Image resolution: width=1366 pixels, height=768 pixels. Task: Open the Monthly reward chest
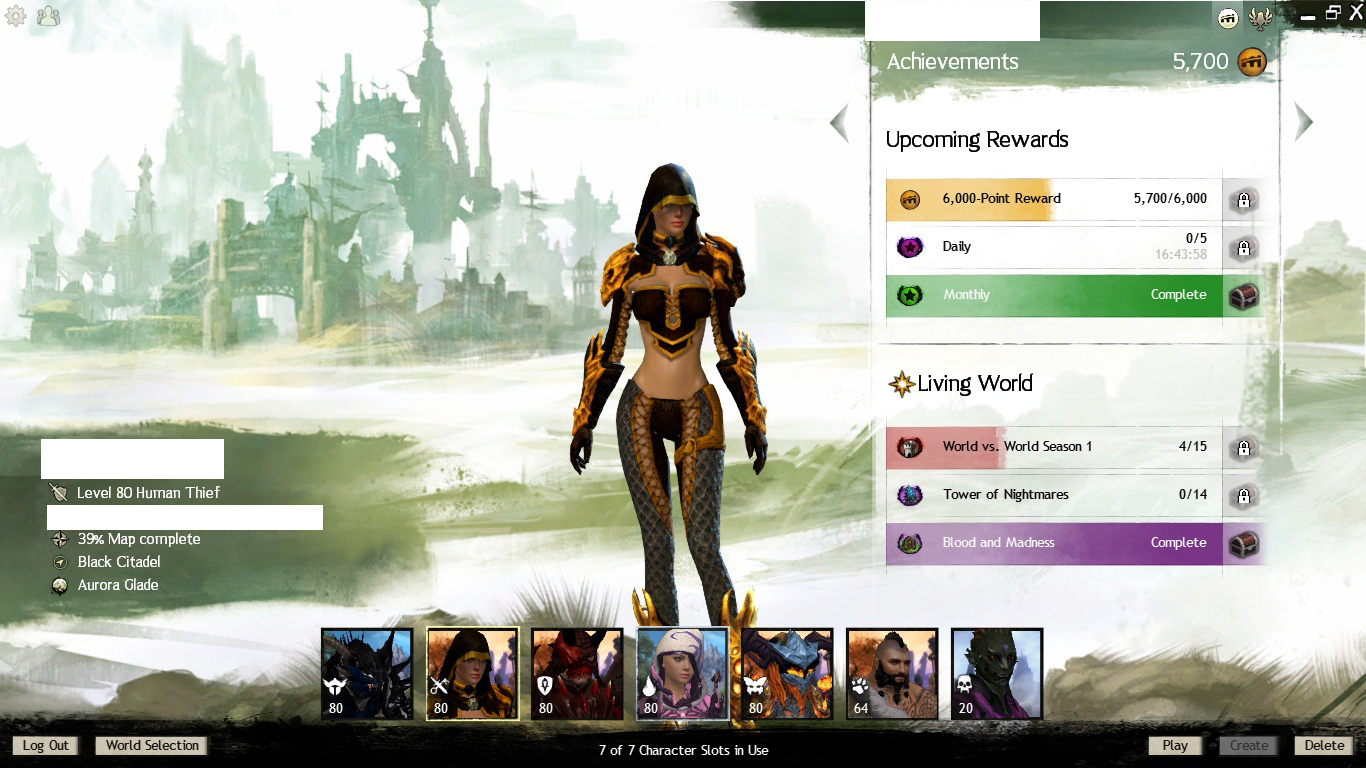click(x=1243, y=296)
